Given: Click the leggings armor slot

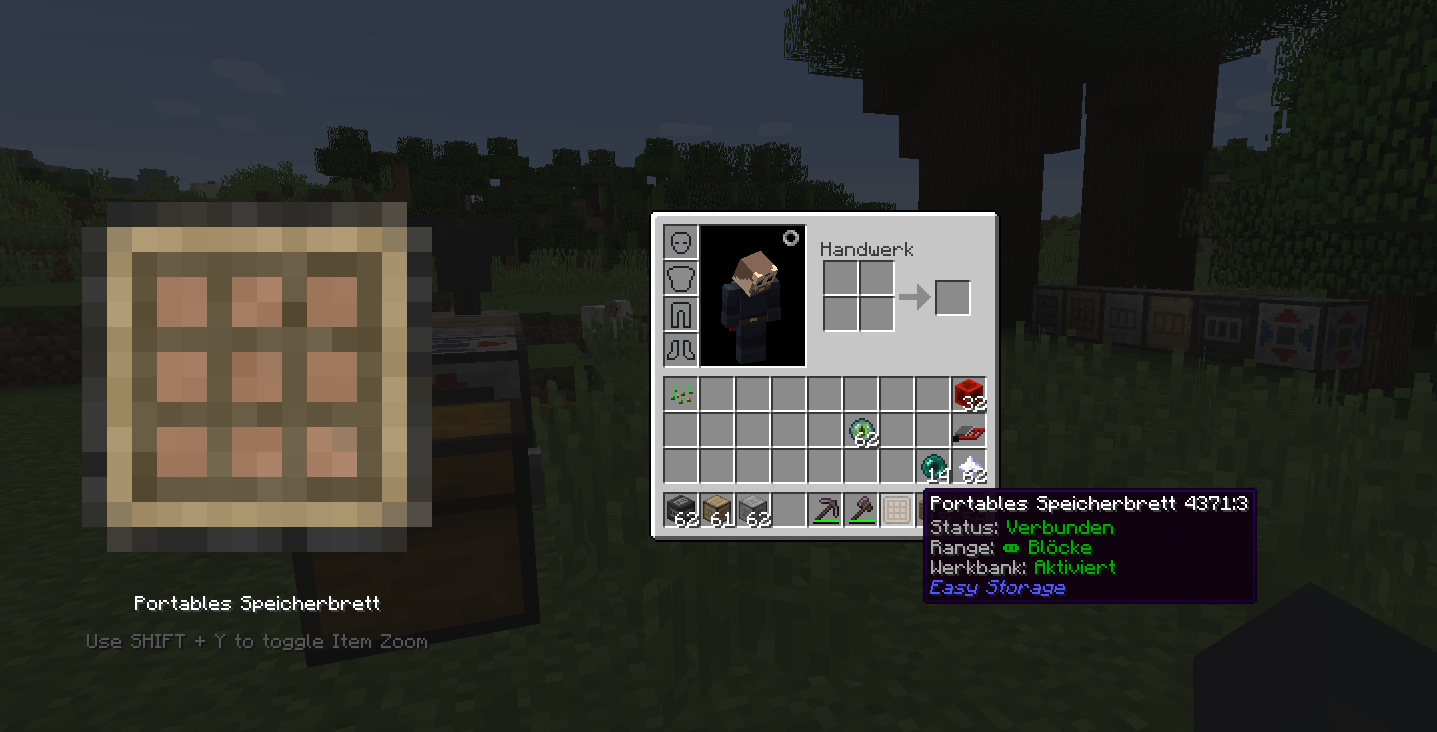Looking at the screenshot, I should pos(681,312).
